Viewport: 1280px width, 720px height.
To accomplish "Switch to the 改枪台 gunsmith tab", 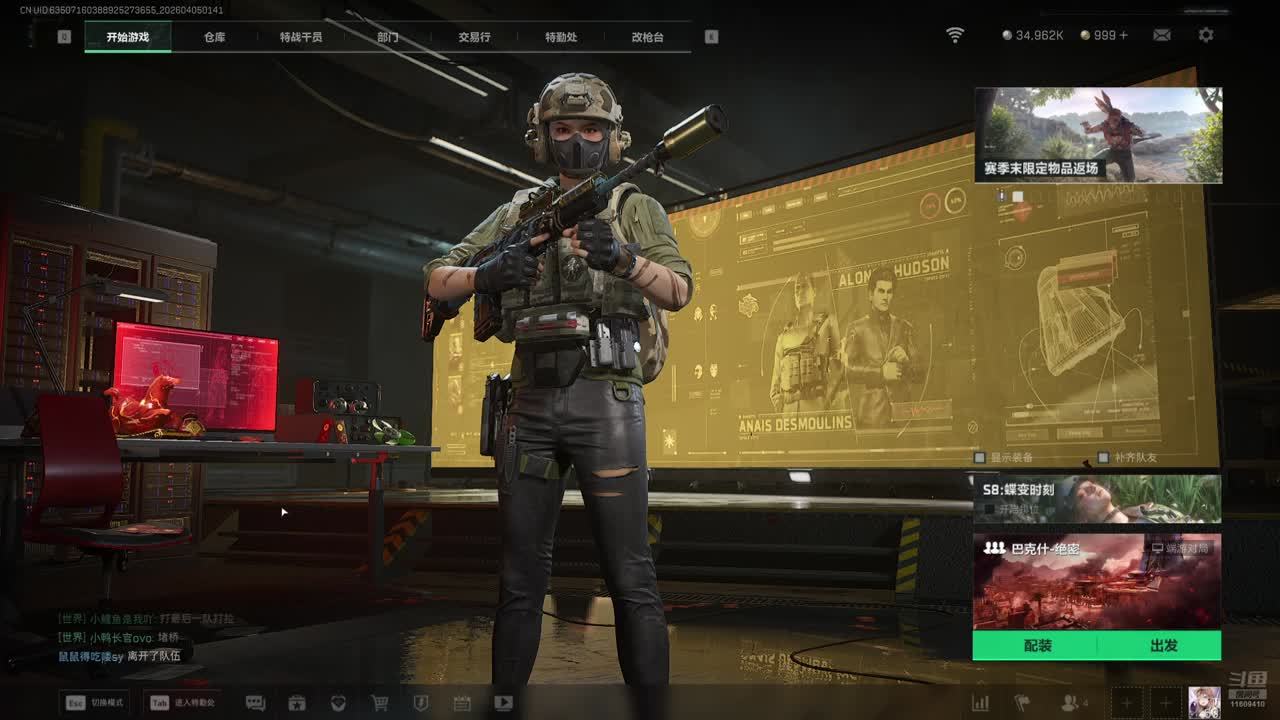I will click(647, 37).
